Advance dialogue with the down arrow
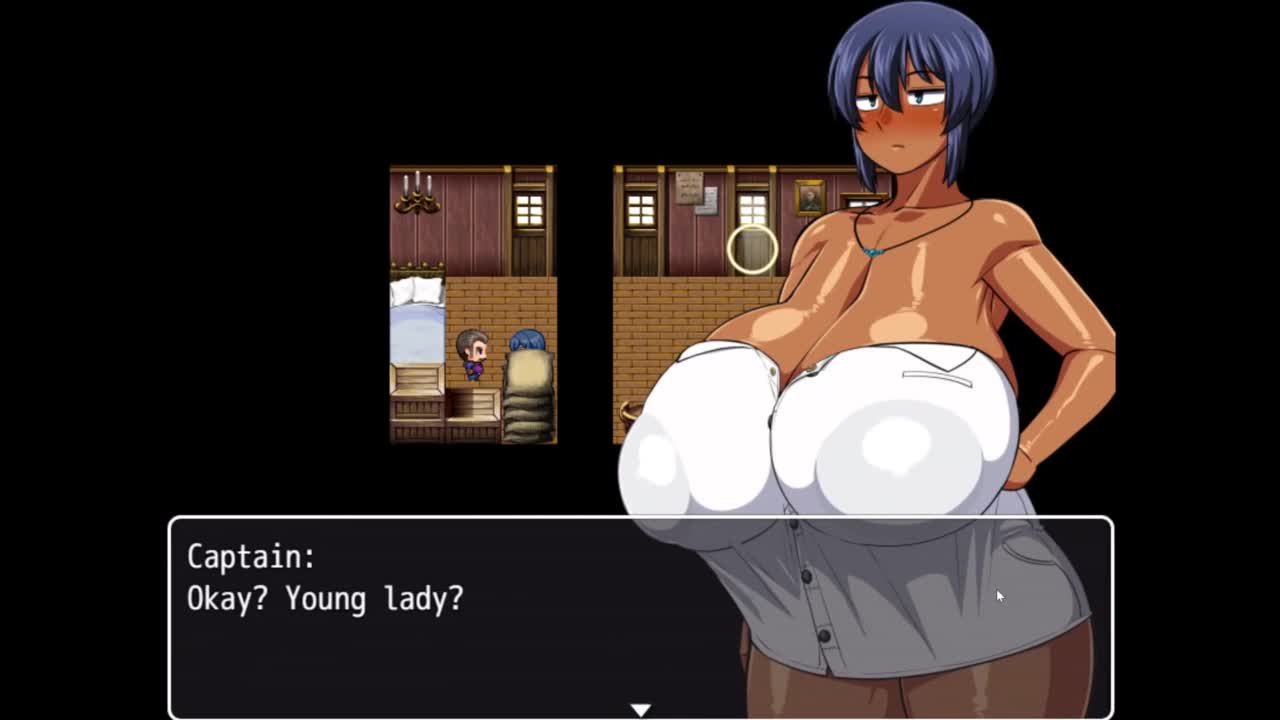Screen dimensions: 1280x720 pos(640,709)
